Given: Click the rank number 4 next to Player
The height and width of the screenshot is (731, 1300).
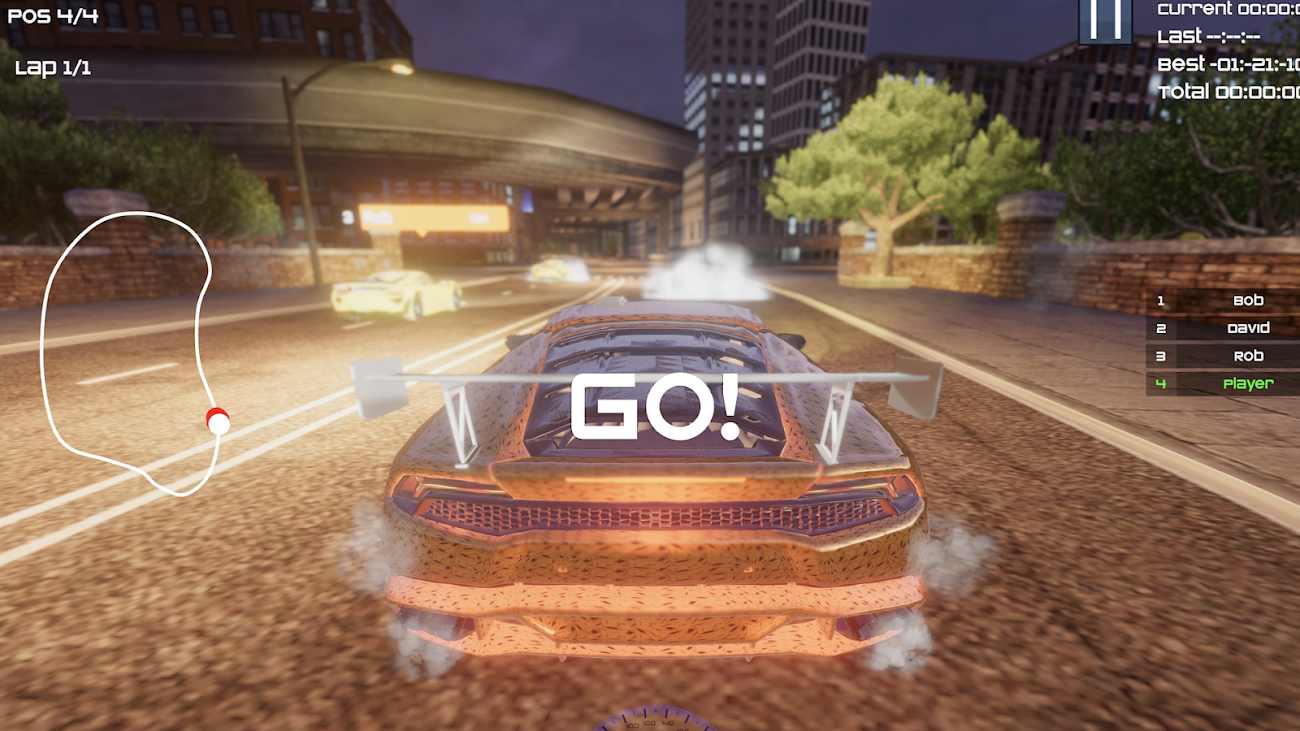Looking at the screenshot, I should (x=1160, y=383).
